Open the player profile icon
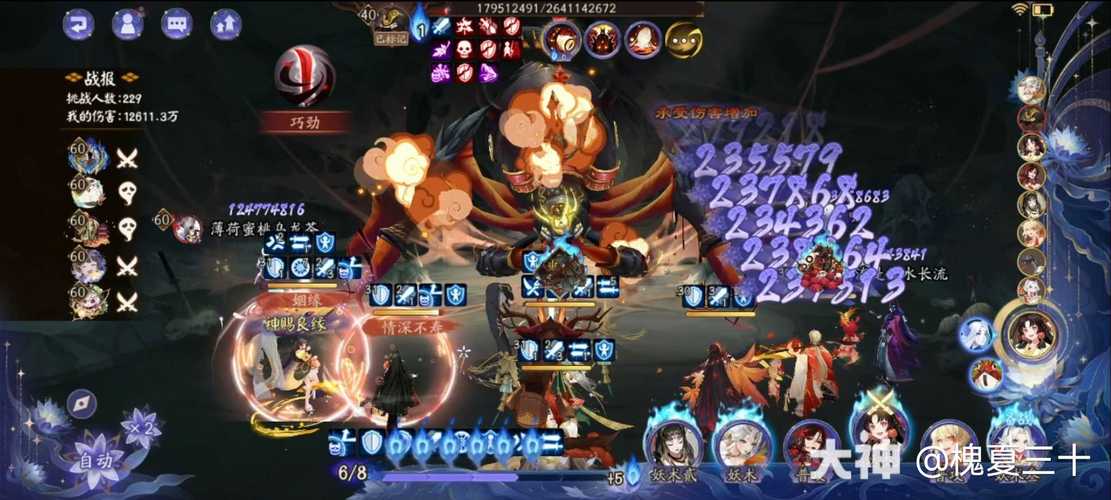The height and width of the screenshot is (500, 1111). [127, 24]
